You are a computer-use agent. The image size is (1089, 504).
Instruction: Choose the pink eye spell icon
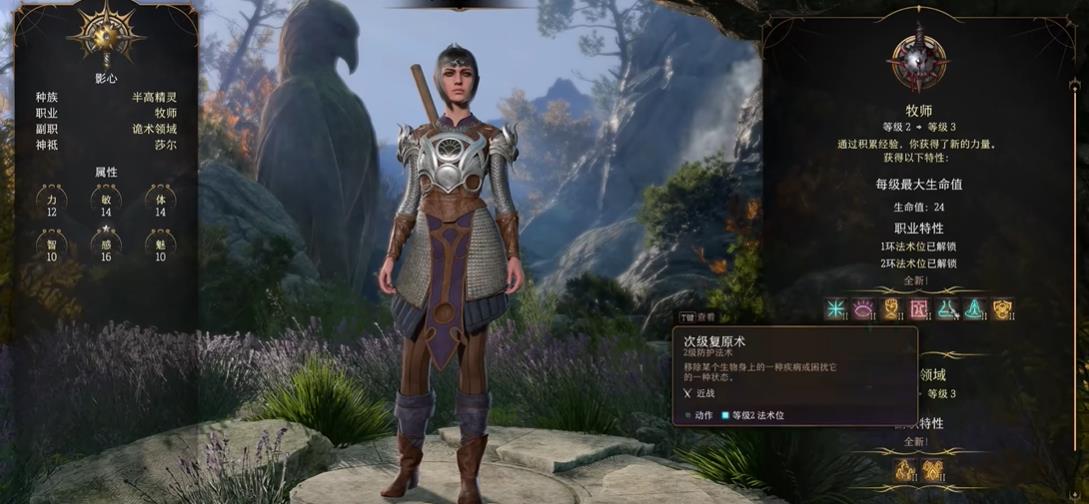coord(862,309)
